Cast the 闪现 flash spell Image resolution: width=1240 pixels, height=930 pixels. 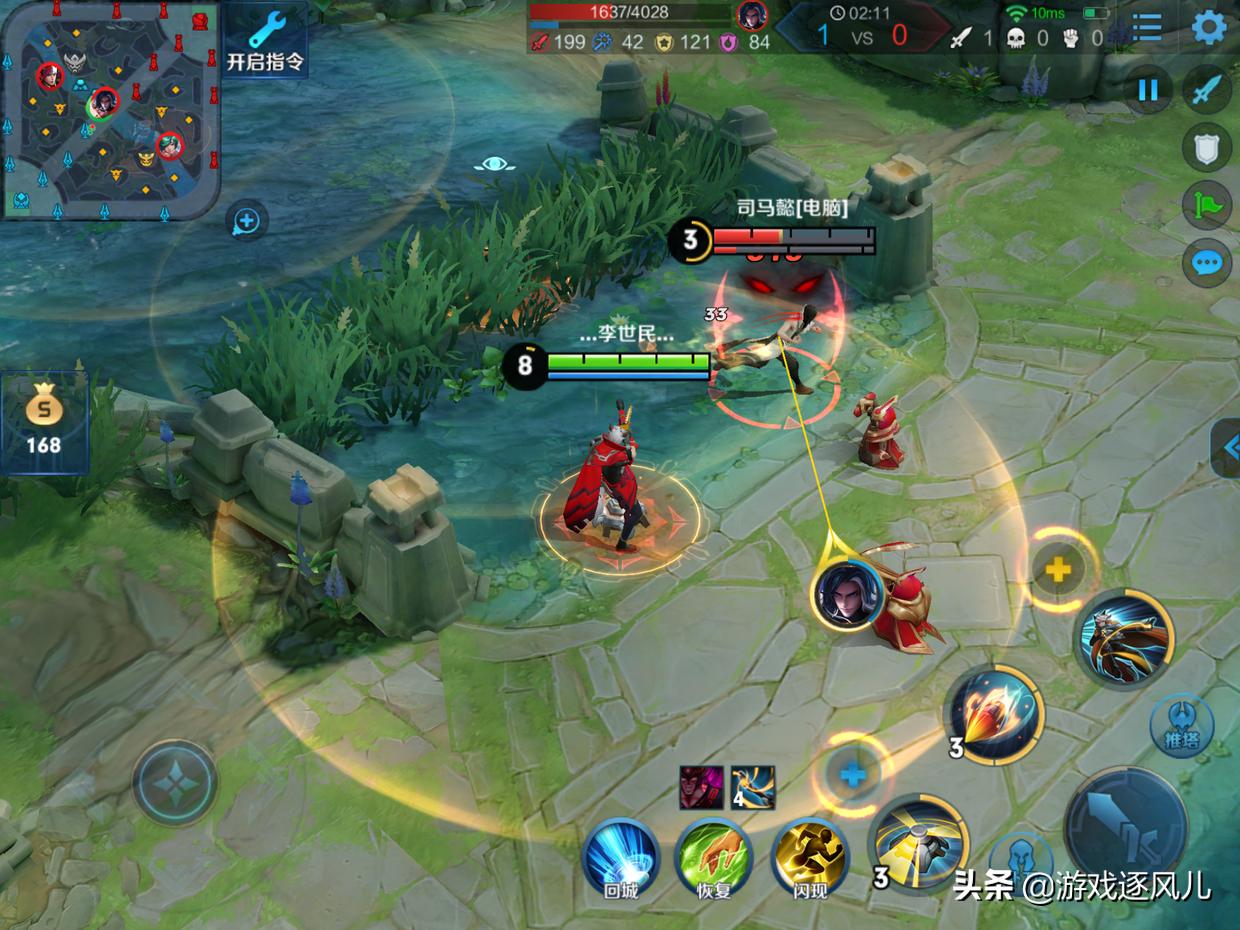[809, 856]
